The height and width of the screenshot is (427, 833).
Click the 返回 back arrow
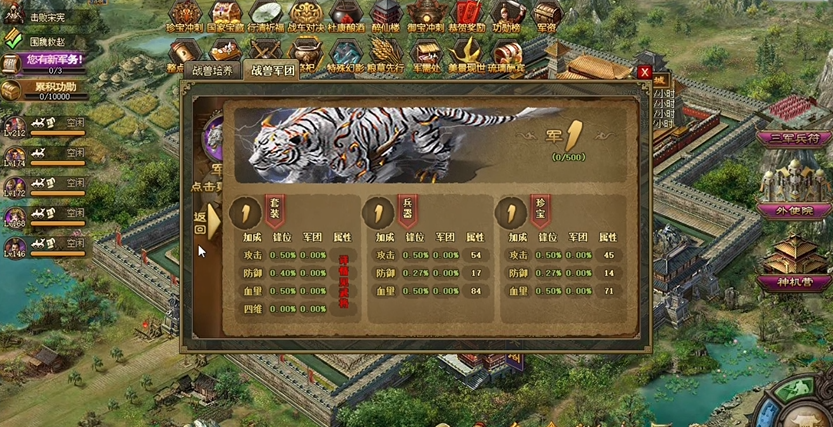tap(203, 222)
